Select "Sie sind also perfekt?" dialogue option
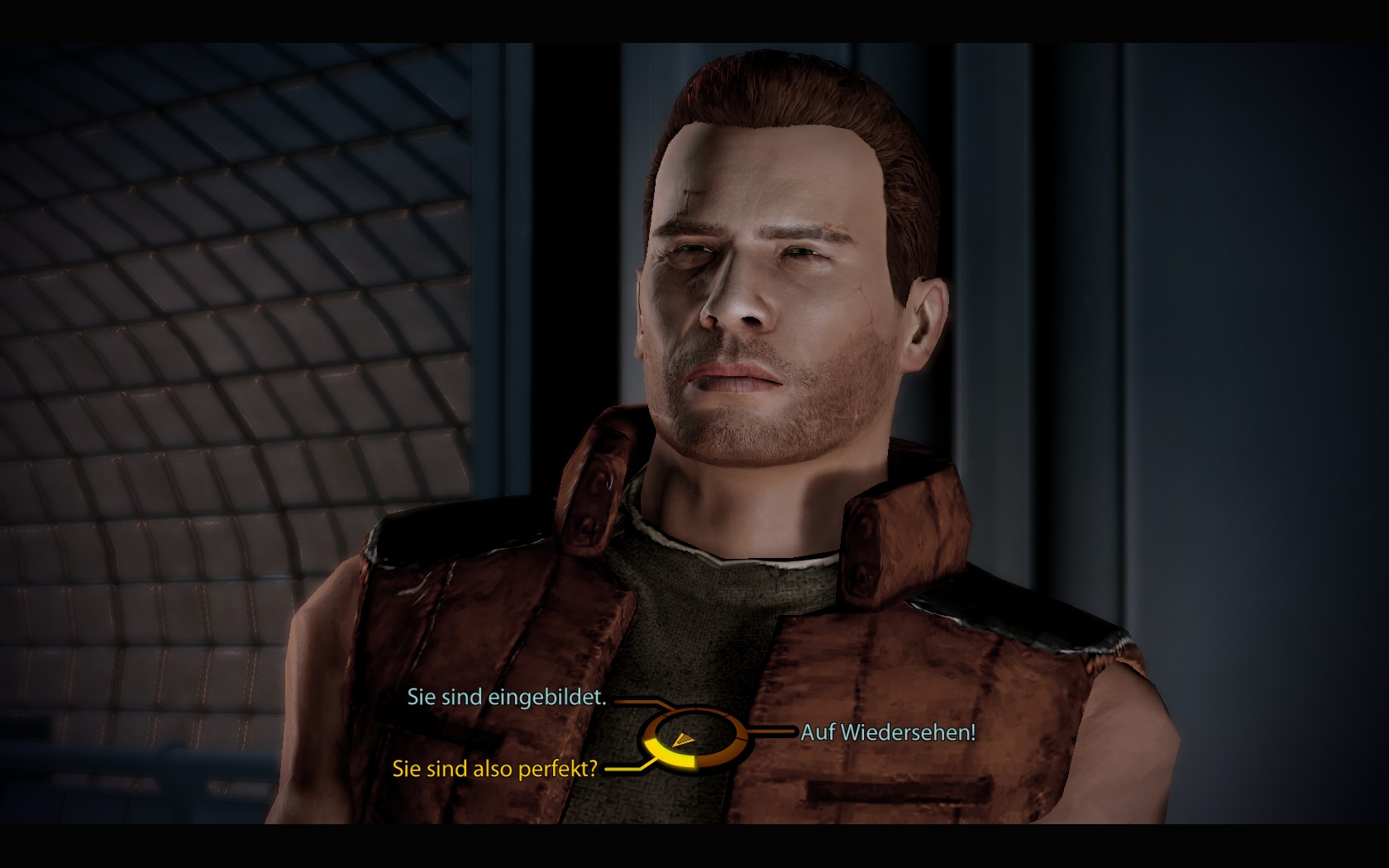Image resolution: width=1389 pixels, height=868 pixels. (x=494, y=769)
